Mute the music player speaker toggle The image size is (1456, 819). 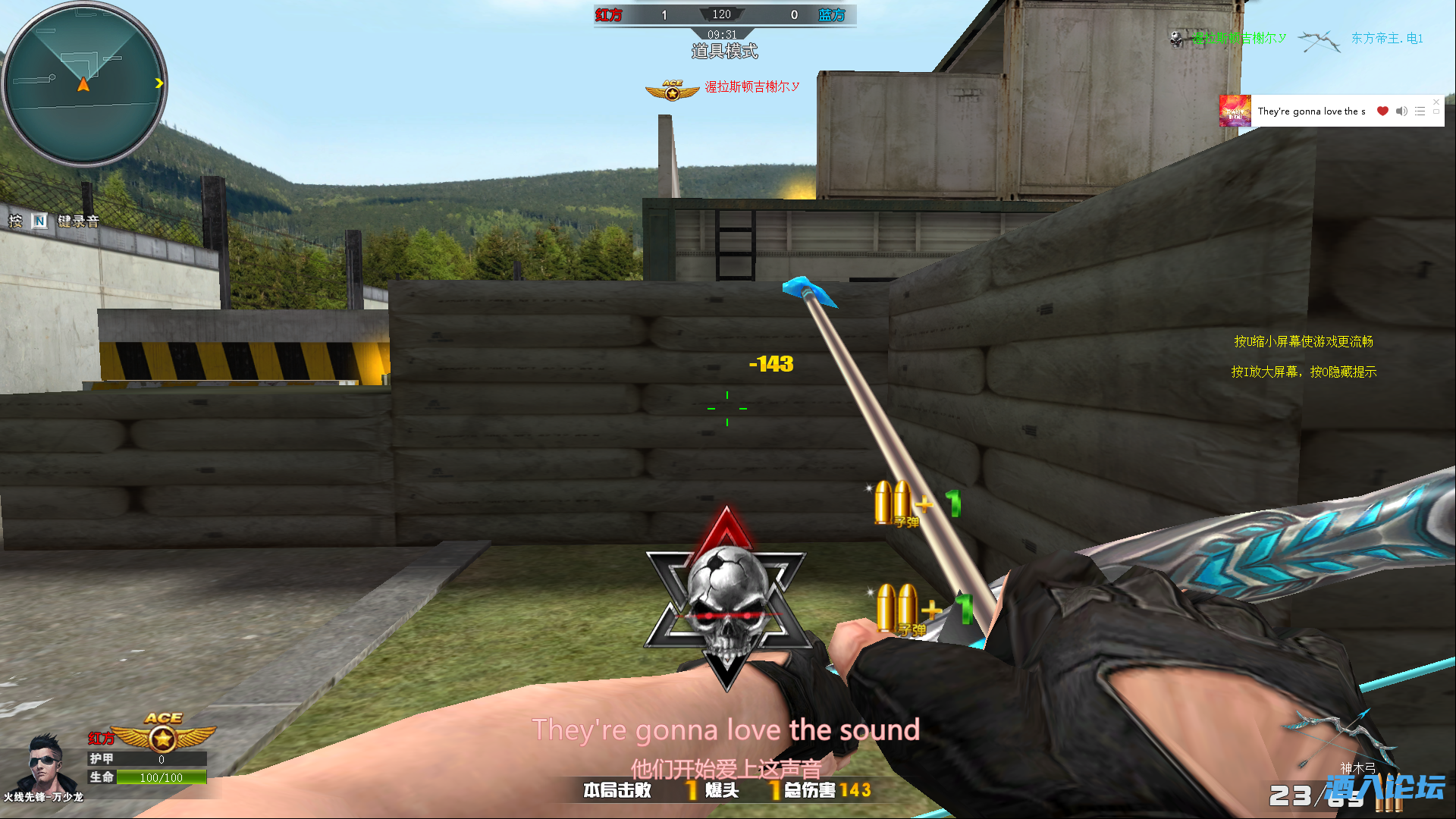[1401, 111]
